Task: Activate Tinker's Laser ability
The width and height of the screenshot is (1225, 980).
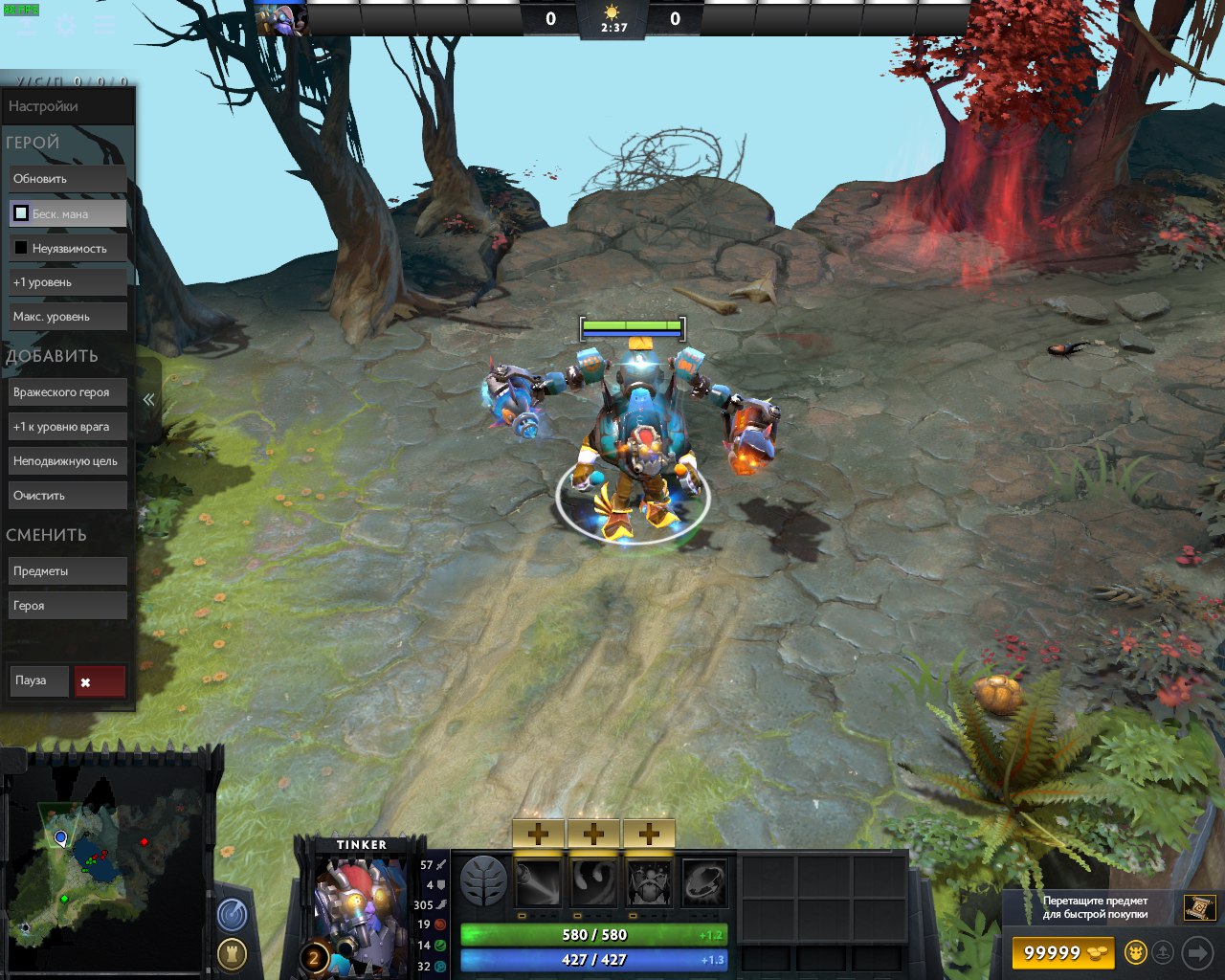Action: [538, 882]
